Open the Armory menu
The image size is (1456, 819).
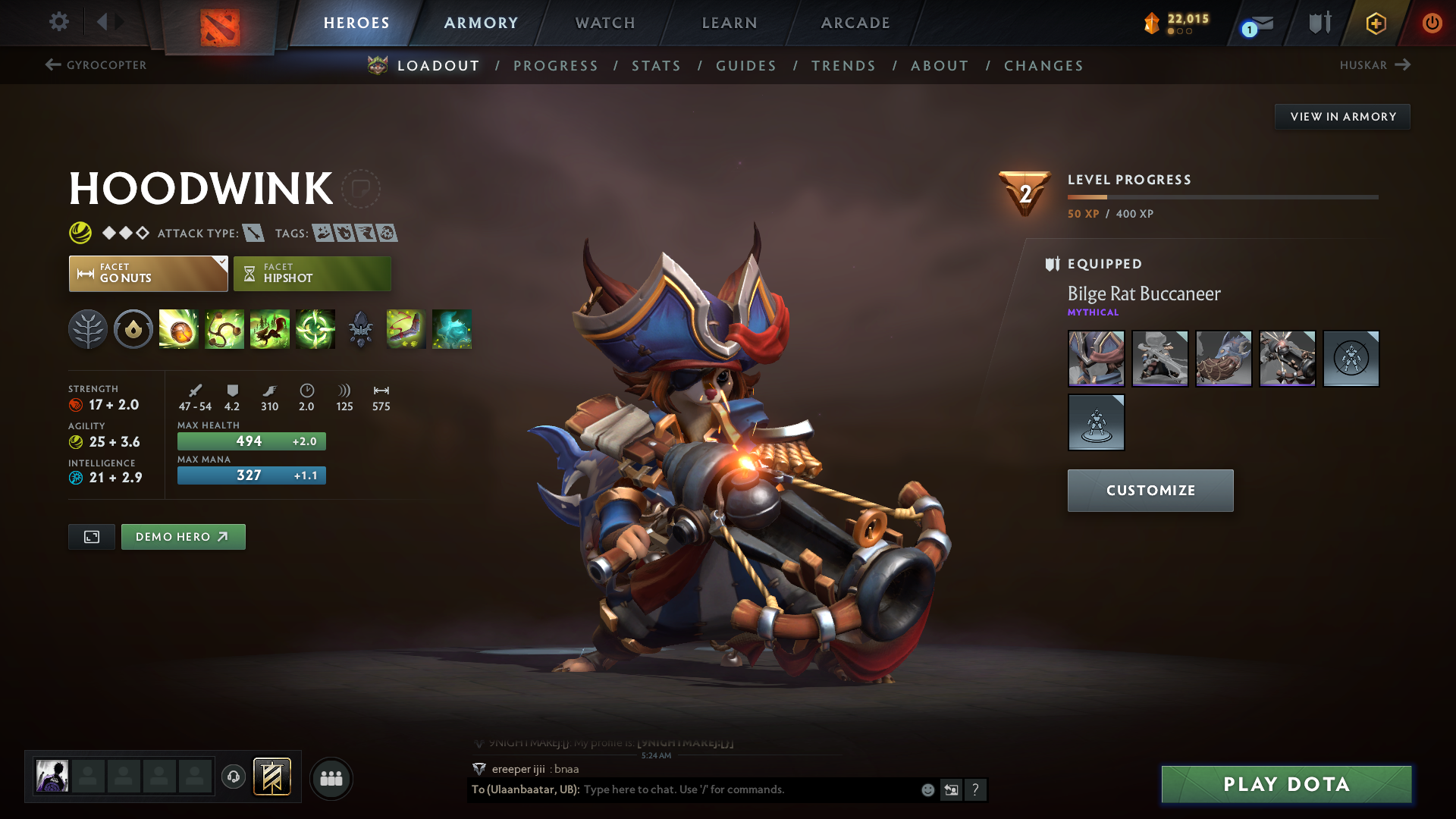(x=480, y=23)
